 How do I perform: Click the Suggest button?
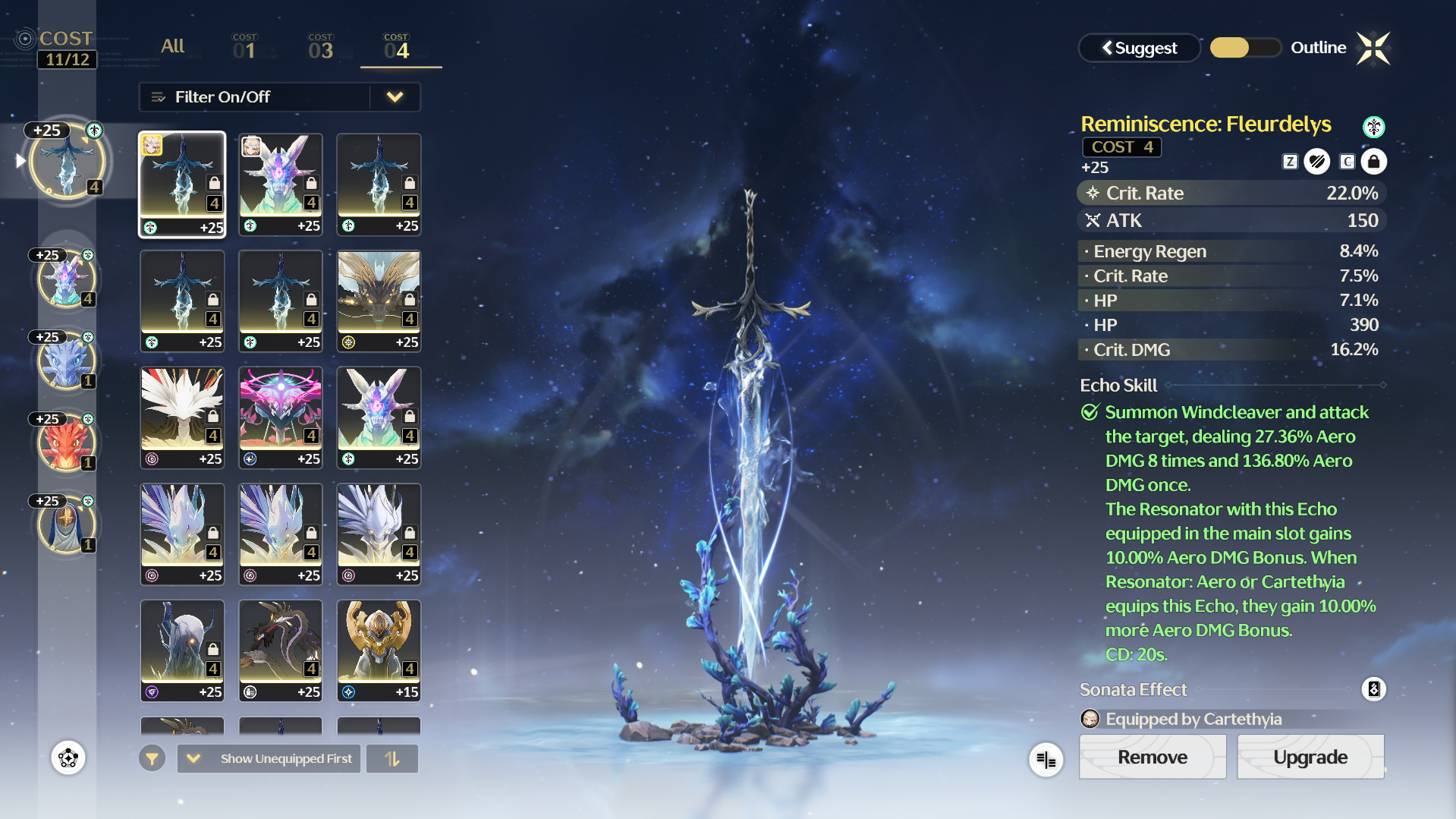click(x=1139, y=48)
